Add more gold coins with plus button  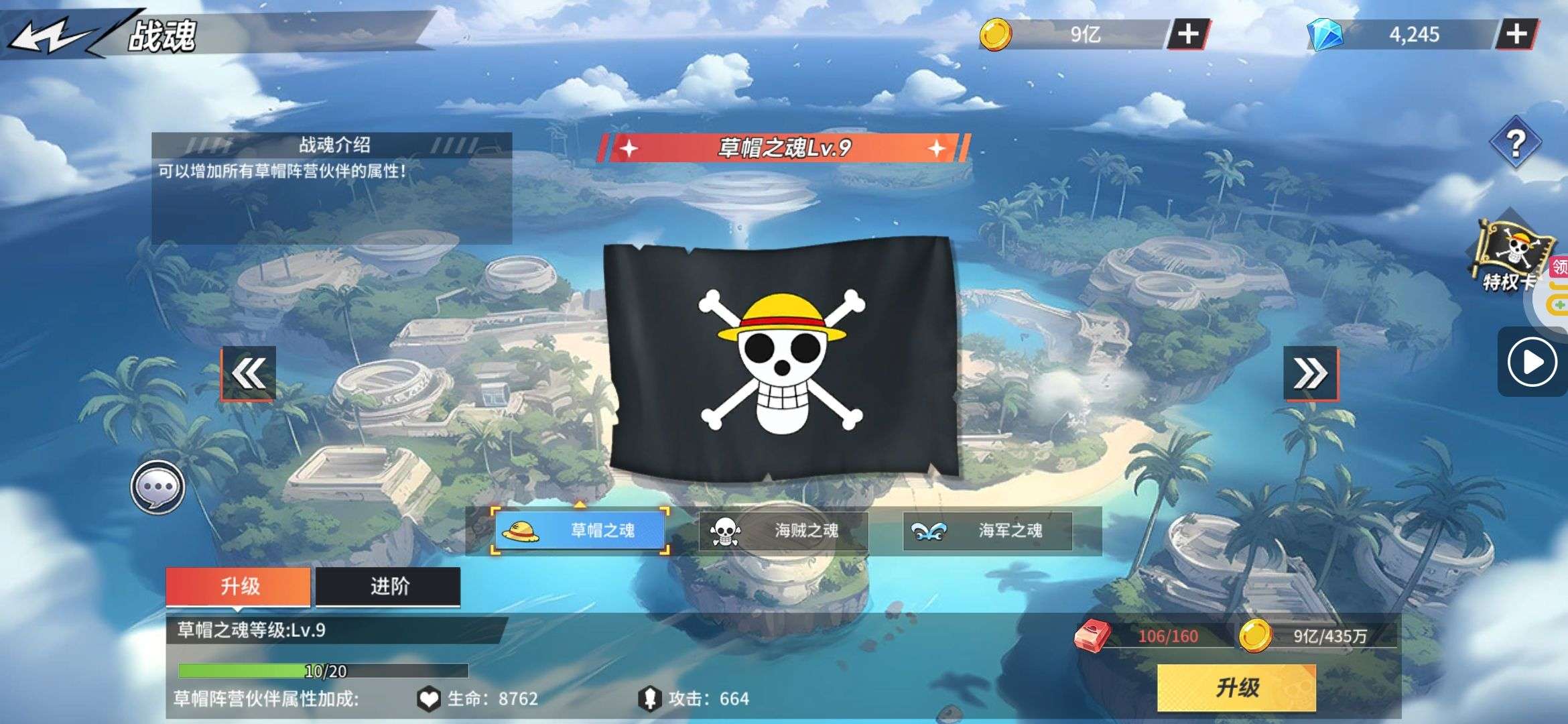point(1188,34)
